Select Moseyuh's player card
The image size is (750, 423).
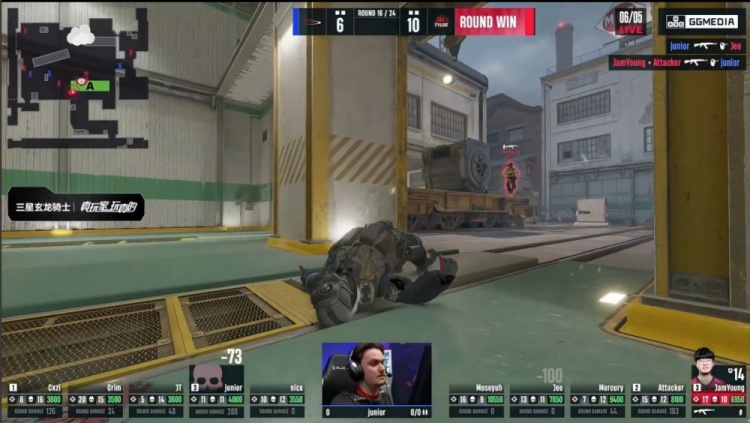[476, 400]
